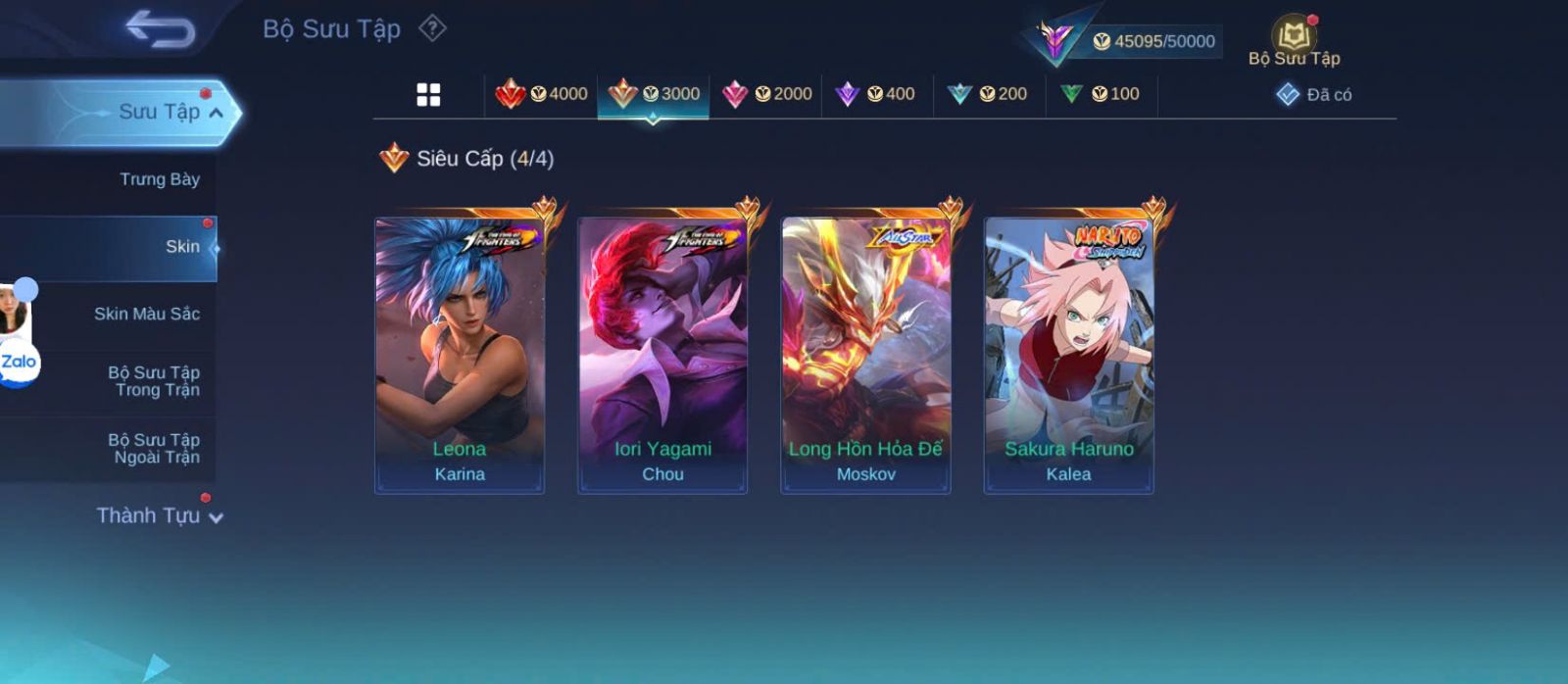Image resolution: width=1568 pixels, height=684 pixels.
Task: Select the Sakura Haruno Kalea skin card
Action: click(x=1068, y=355)
